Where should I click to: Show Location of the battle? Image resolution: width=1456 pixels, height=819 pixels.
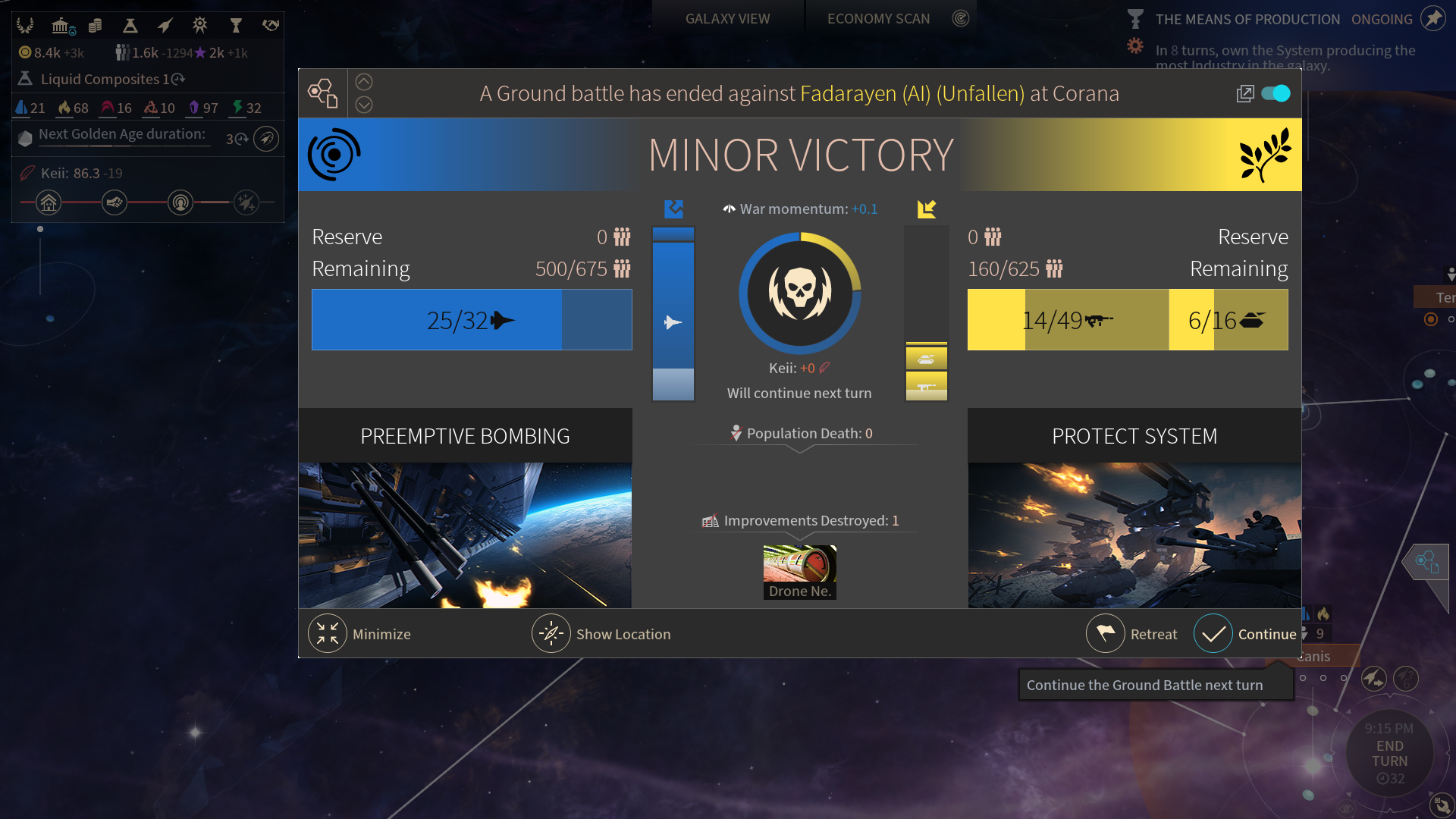click(x=551, y=634)
